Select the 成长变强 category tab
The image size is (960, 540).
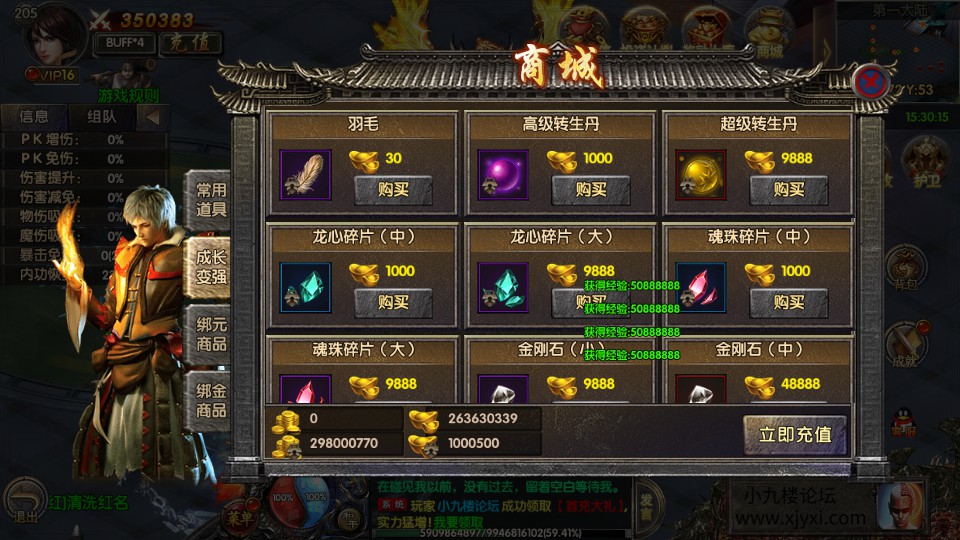pyautogui.click(x=210, y=266)
